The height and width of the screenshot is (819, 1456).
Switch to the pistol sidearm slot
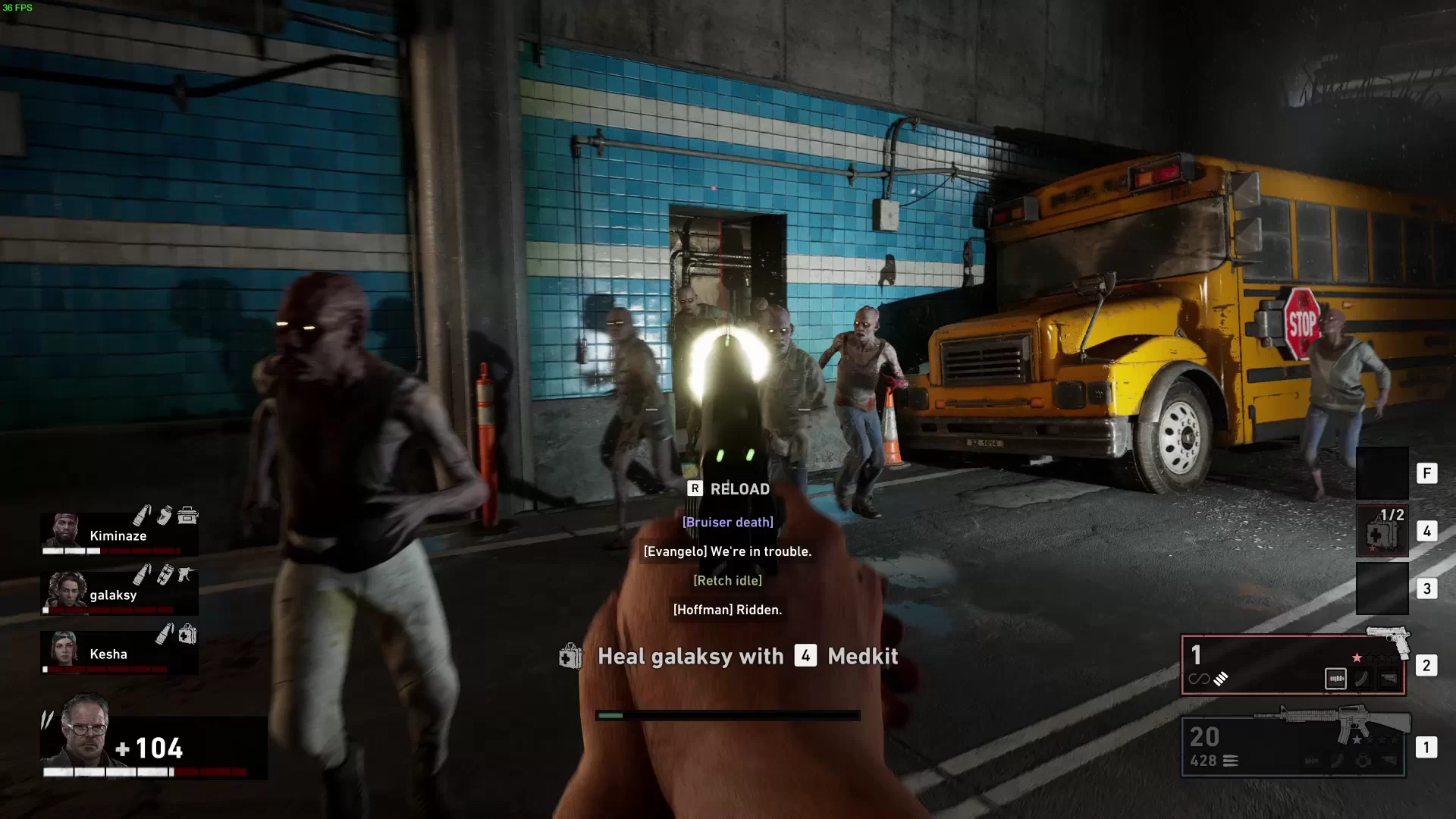pyautogui.click(x=1293, y=665)
